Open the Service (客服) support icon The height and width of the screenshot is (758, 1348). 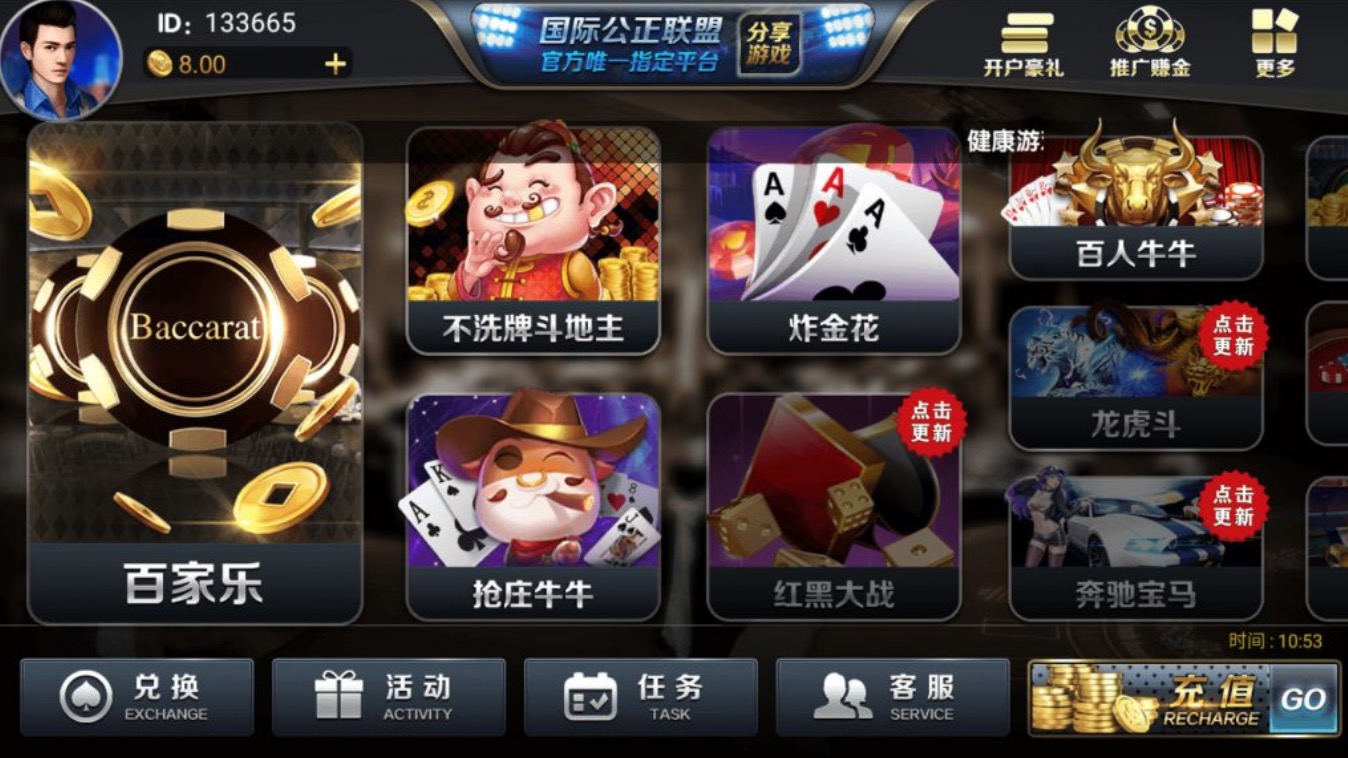pos(845,694)
